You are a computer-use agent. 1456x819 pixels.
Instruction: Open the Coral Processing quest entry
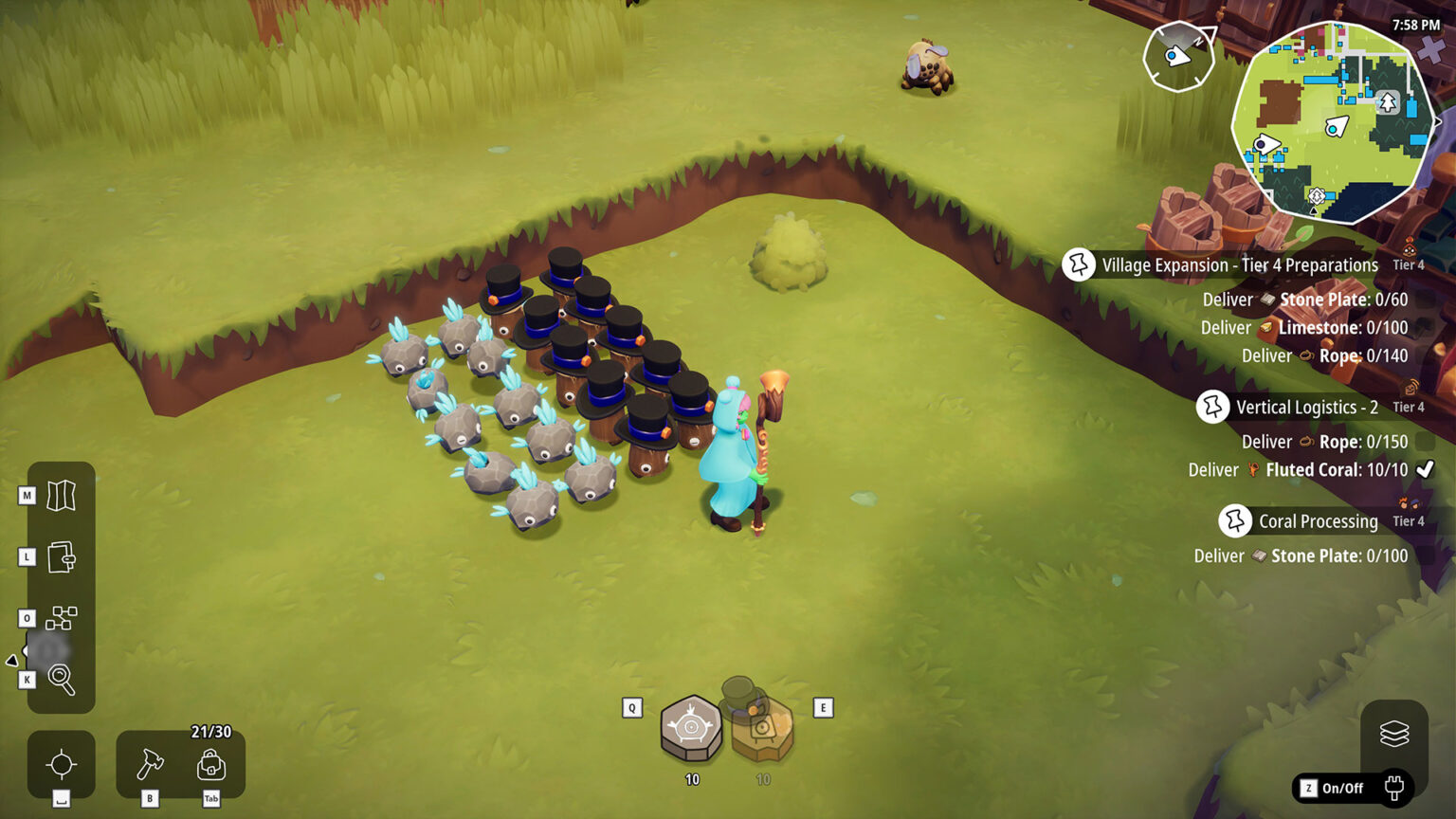click(1318, 520)
